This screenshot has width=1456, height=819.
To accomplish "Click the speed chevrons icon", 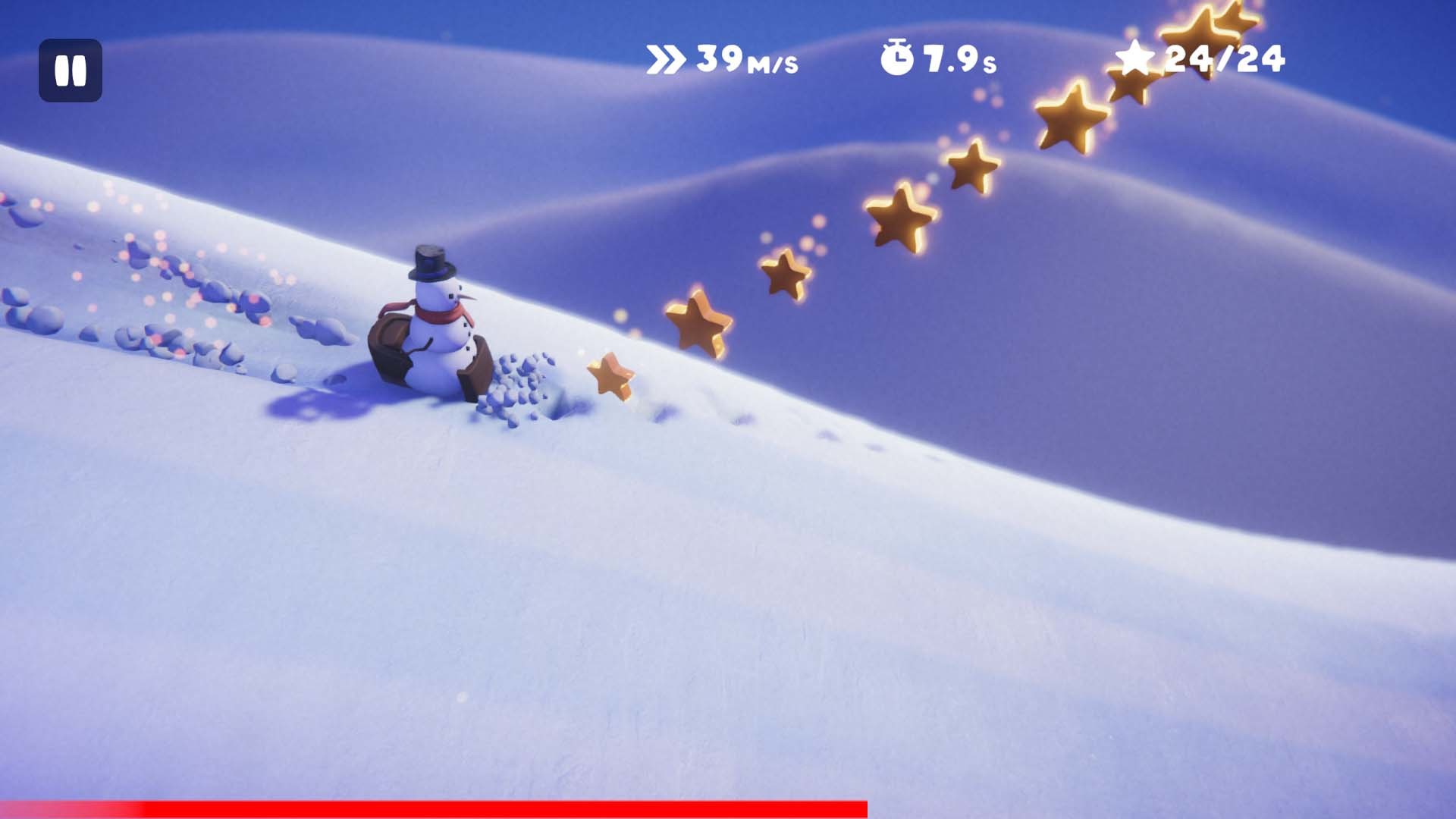I will pyautogui.click(x=666, y=59).
